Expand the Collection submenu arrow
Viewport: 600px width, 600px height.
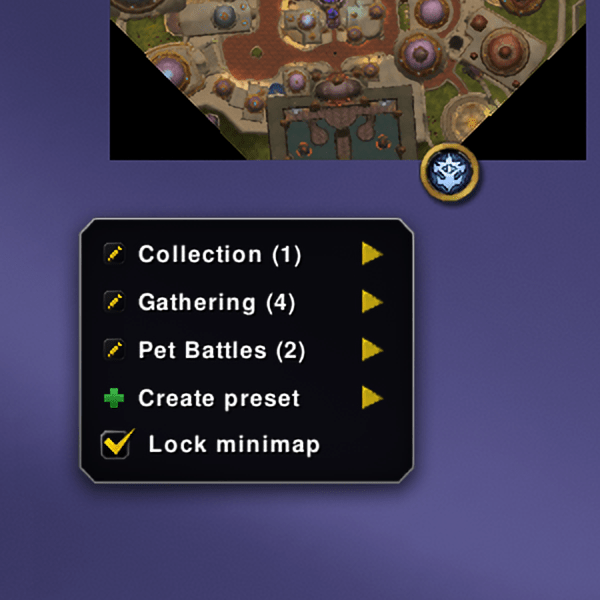pyautogui.click(x=372, y=254)
